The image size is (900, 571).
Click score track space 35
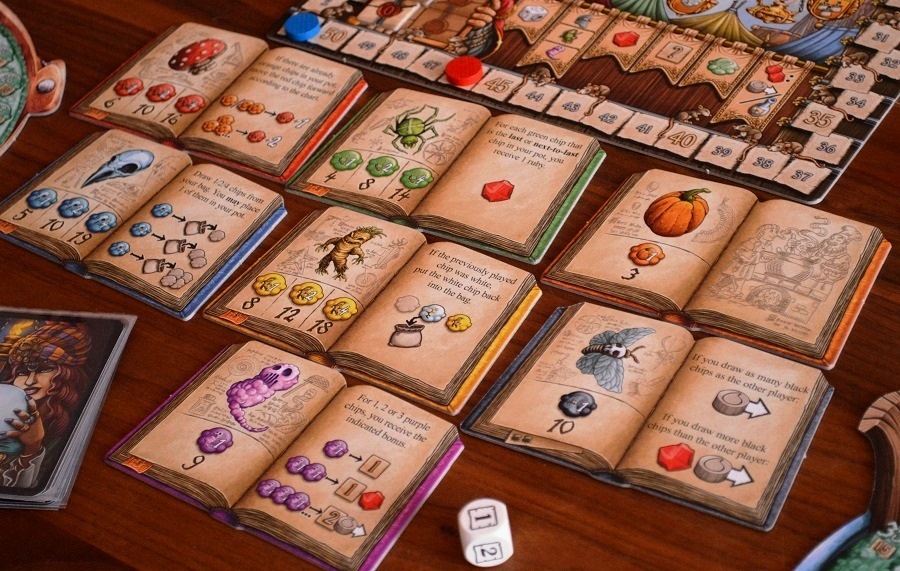coord(818,117)
